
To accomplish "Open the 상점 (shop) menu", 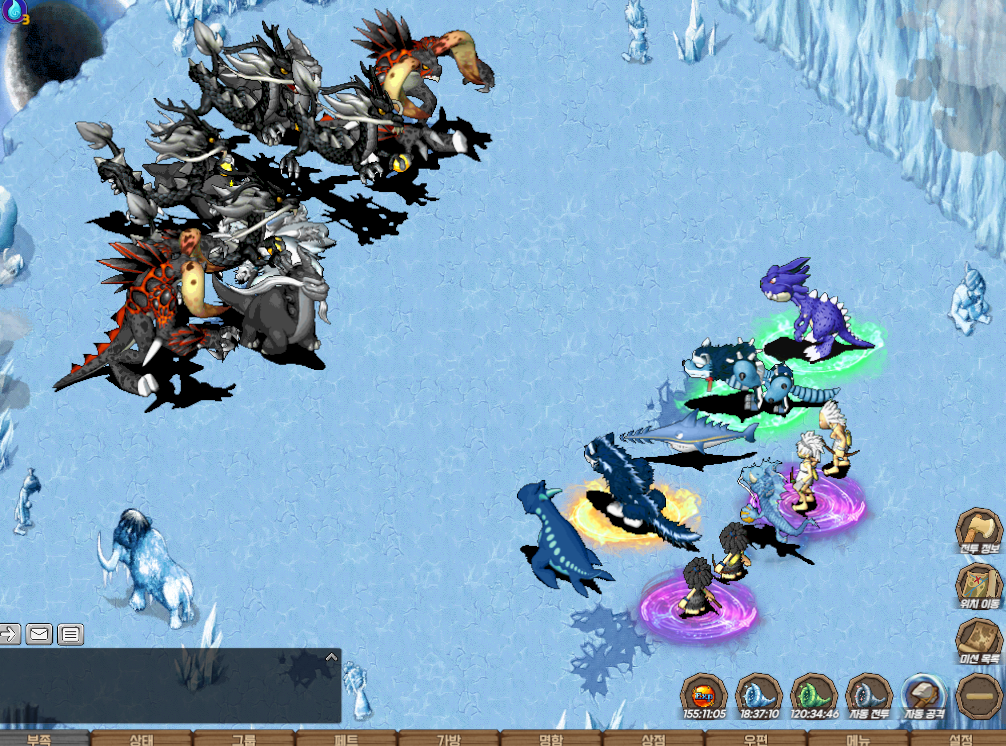I will tap(653, 739).
